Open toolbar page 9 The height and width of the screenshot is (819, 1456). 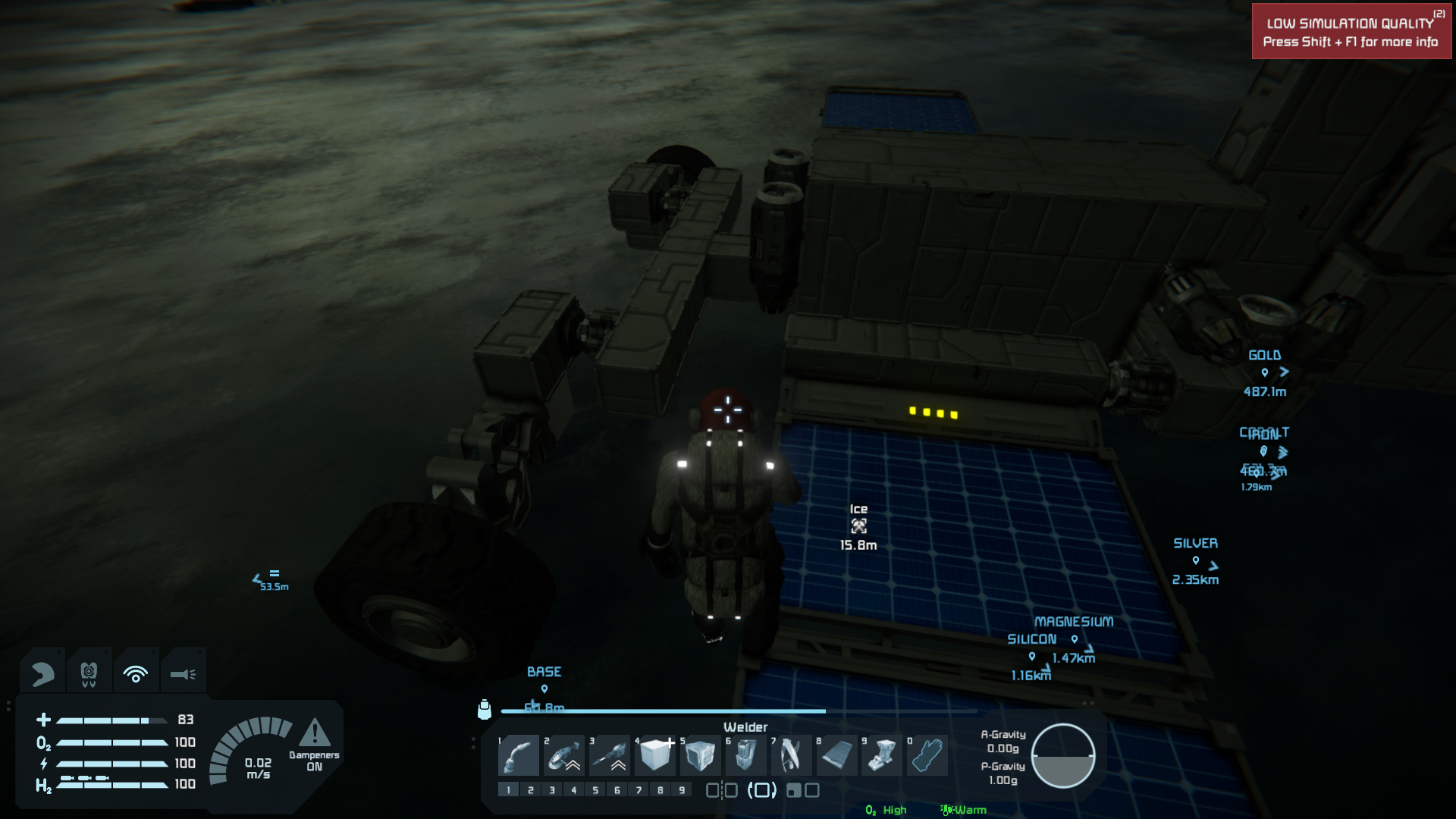point(682,790)
